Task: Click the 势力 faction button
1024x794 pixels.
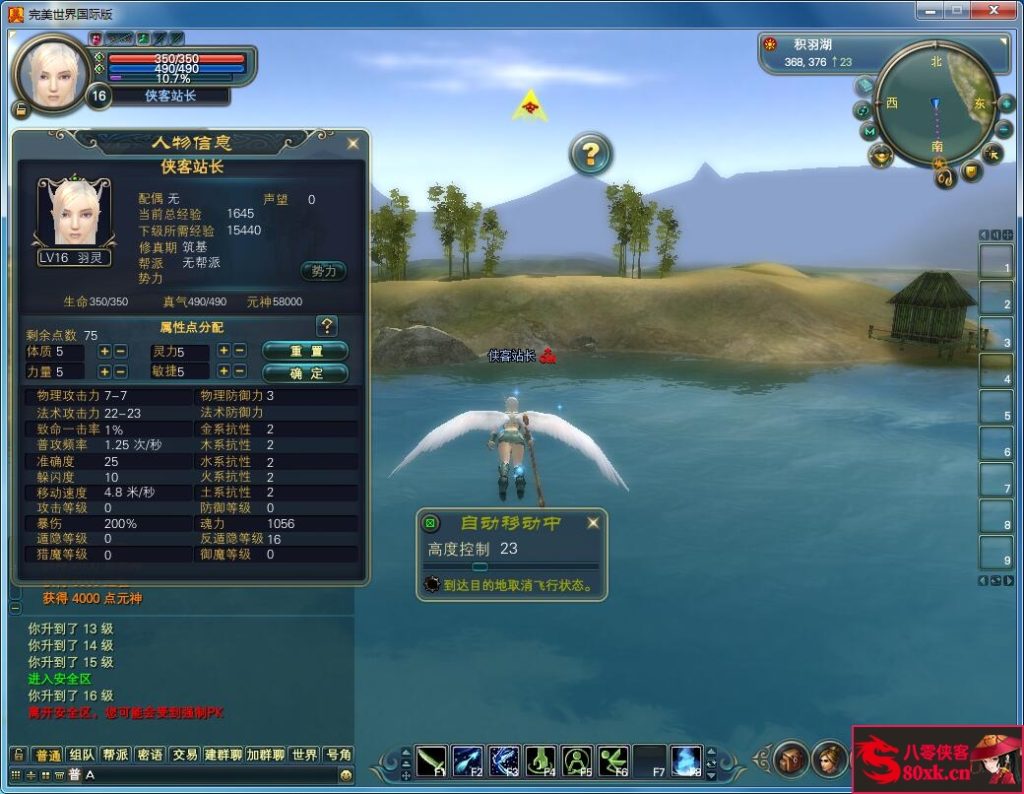Action: pyautogui.click(x=323, y=271)
